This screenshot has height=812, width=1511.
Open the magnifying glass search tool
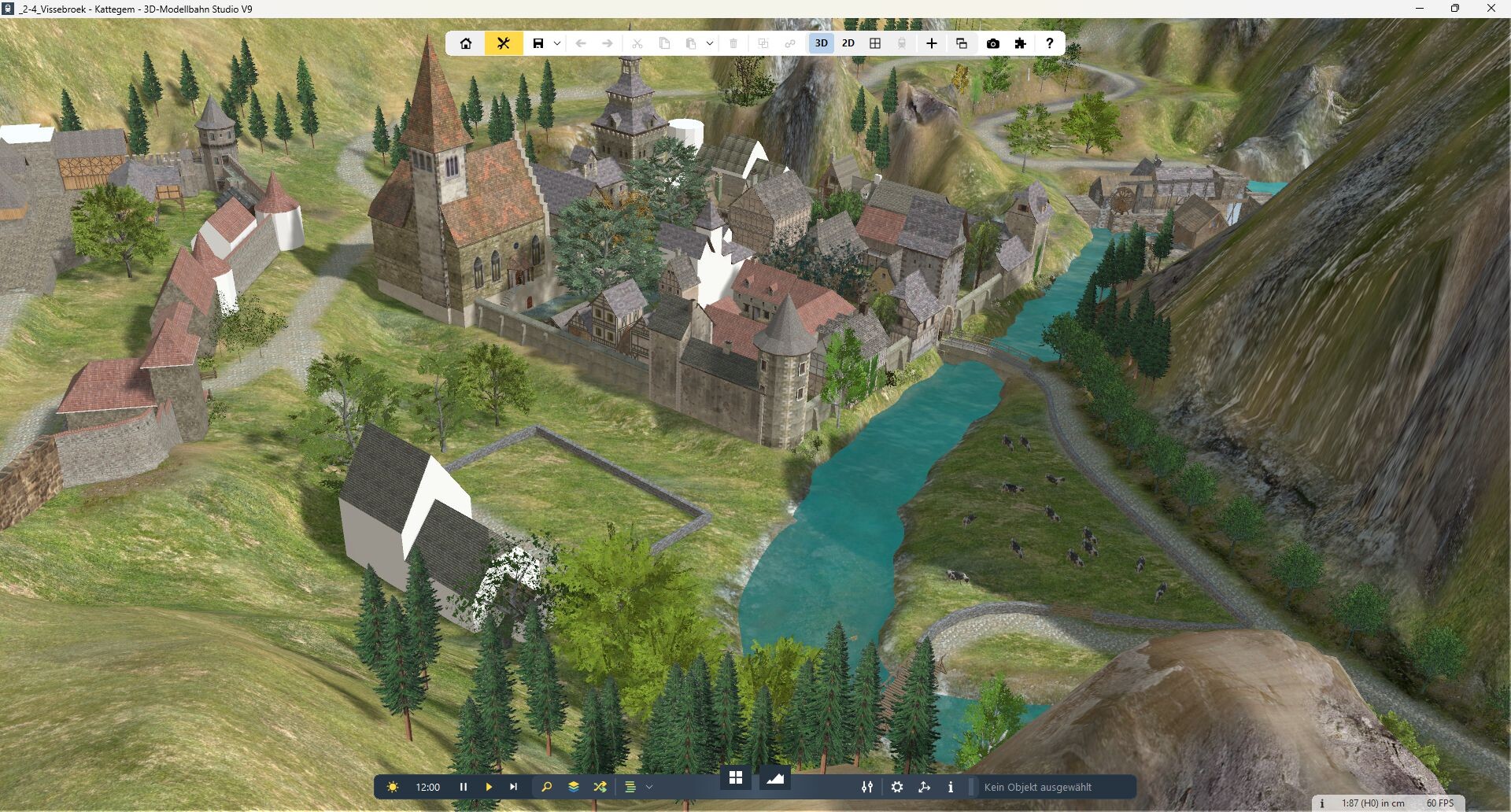pyautogui.click(x=547, y=787)
